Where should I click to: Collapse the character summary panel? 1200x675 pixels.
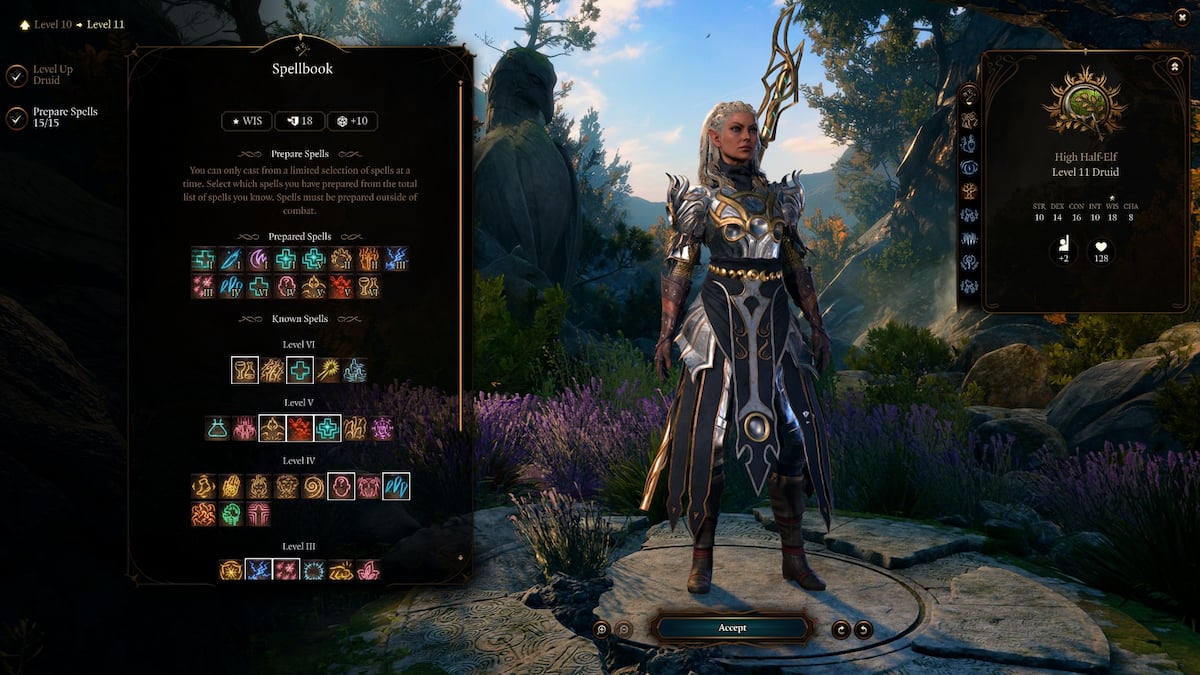[x=1174, y=66]
